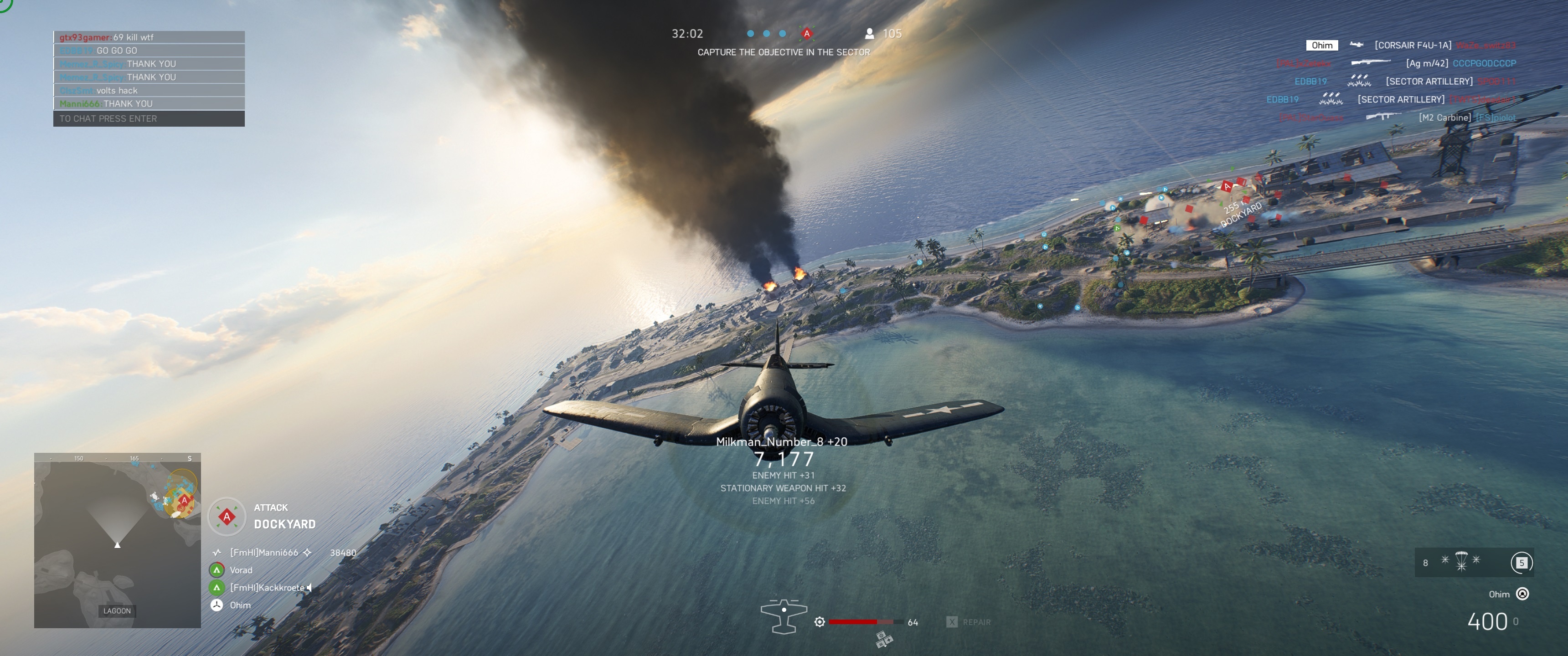
Task: Select Ohim in the squad list
Action: click(240, 605)
